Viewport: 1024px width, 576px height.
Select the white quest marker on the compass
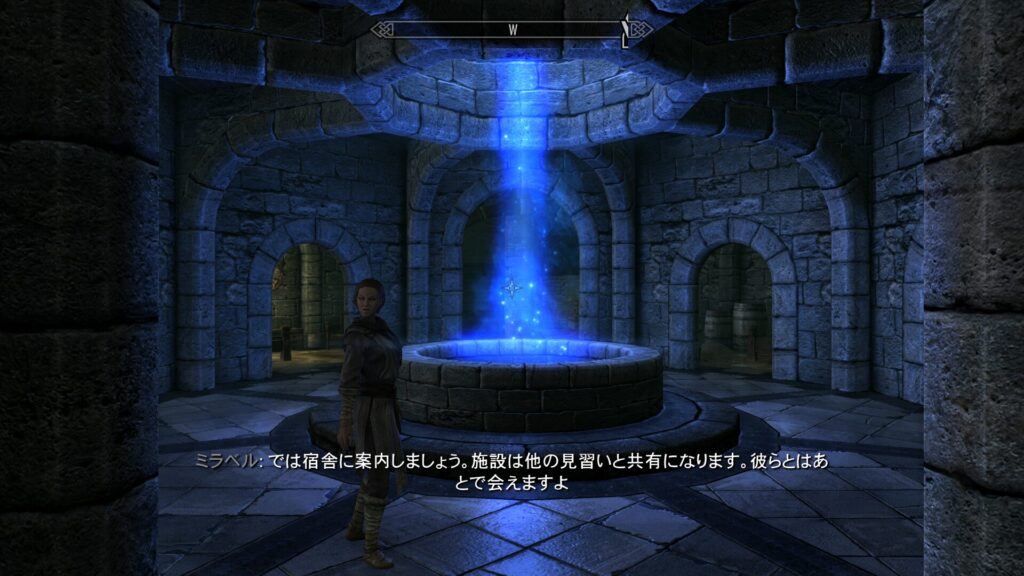[x=627, y=30]
